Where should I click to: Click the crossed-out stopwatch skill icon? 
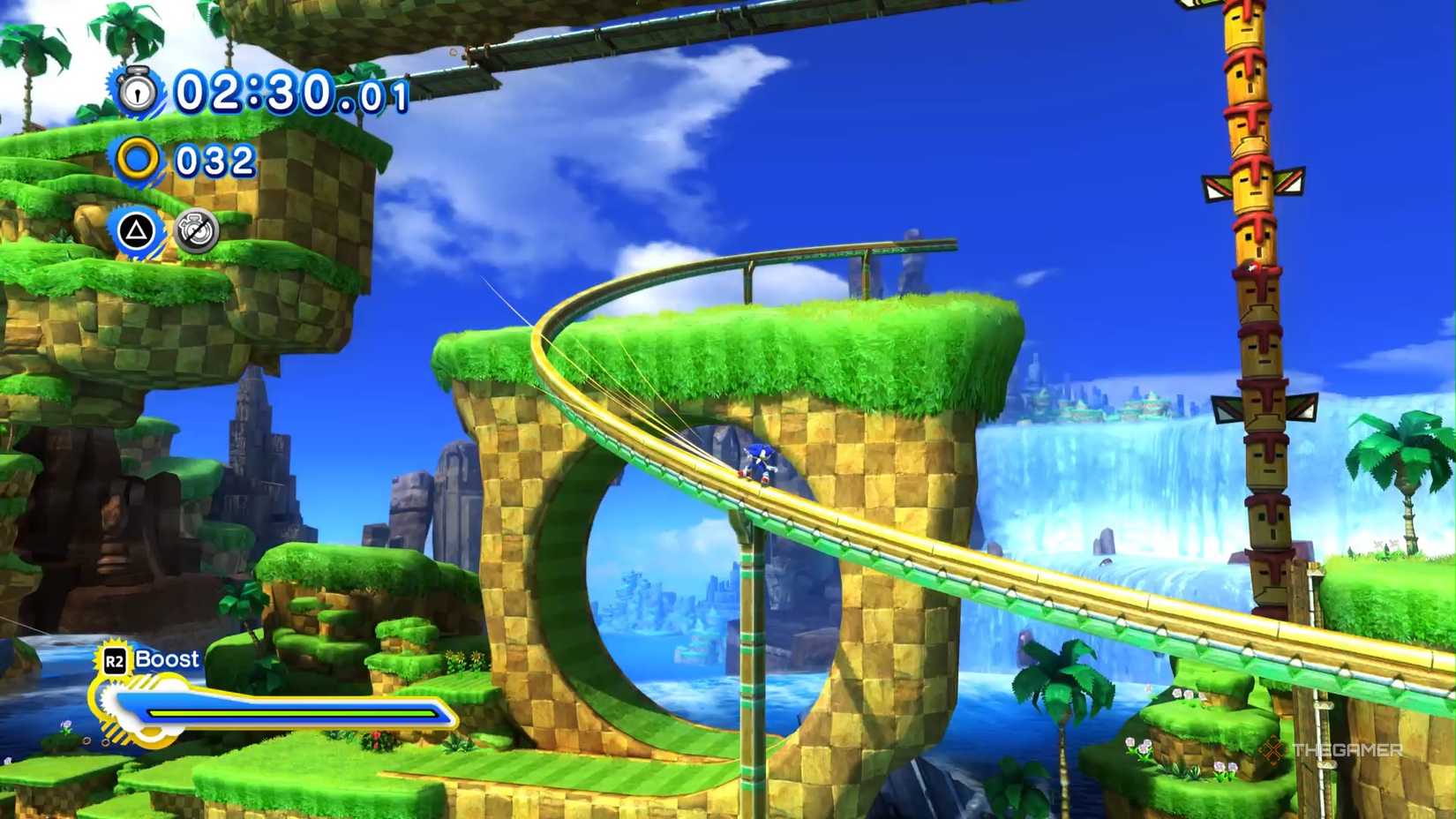(198, 231)
